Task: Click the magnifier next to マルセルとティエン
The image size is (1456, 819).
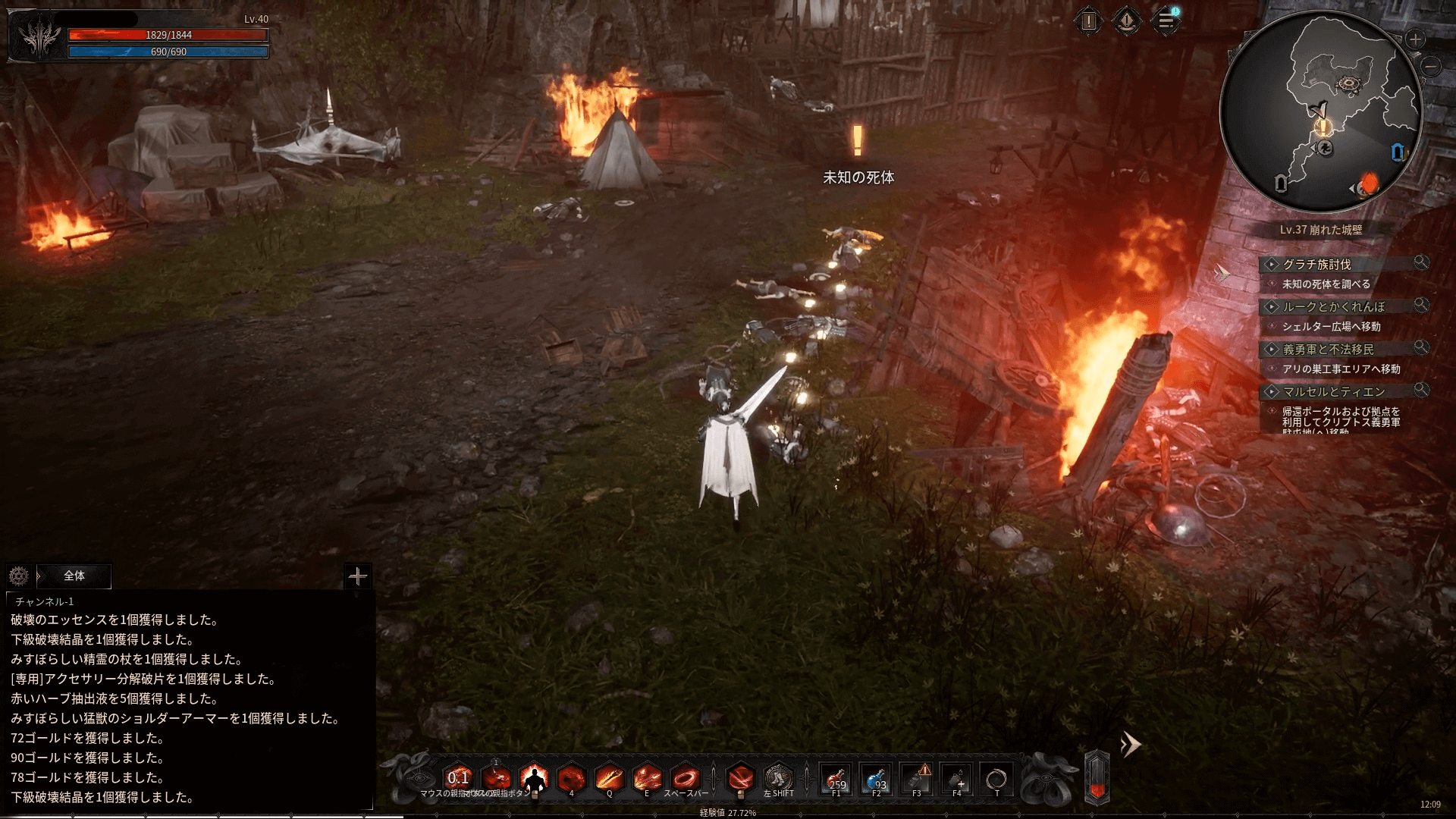Action: [1421, 390]
